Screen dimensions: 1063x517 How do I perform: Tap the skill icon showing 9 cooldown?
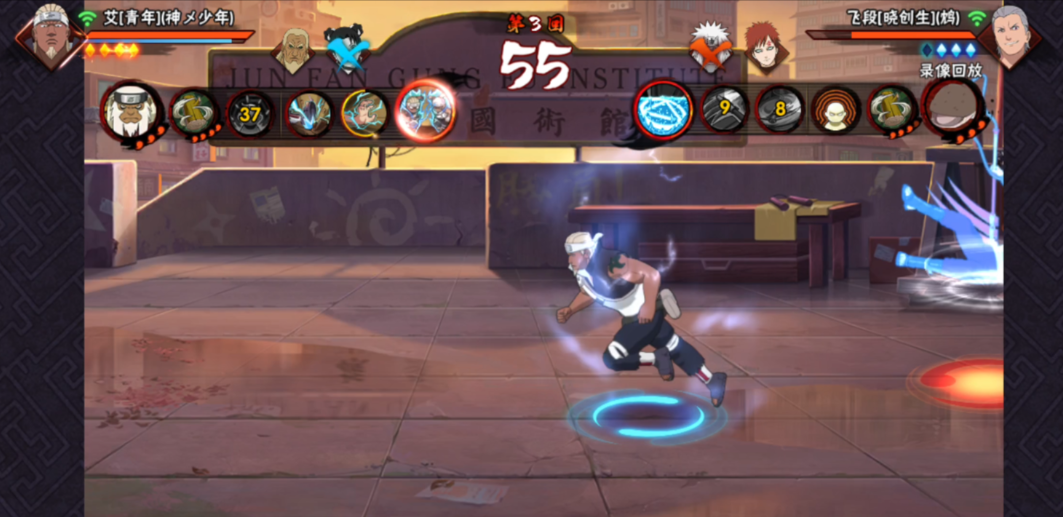pyautogui.click(x=725, y=109)
